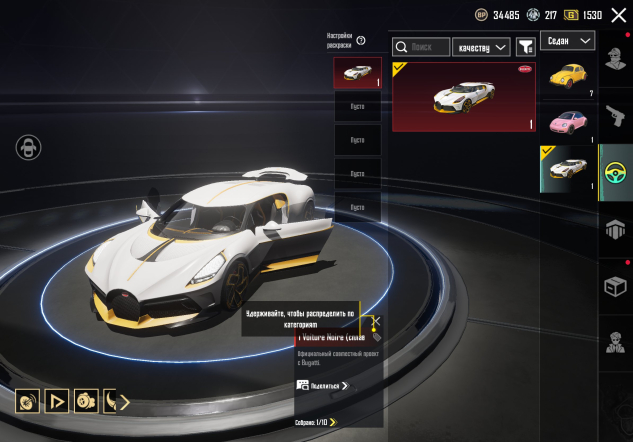633x442 pixels.
Task: Activate the play triangle preview button
Action: point(58,402)
